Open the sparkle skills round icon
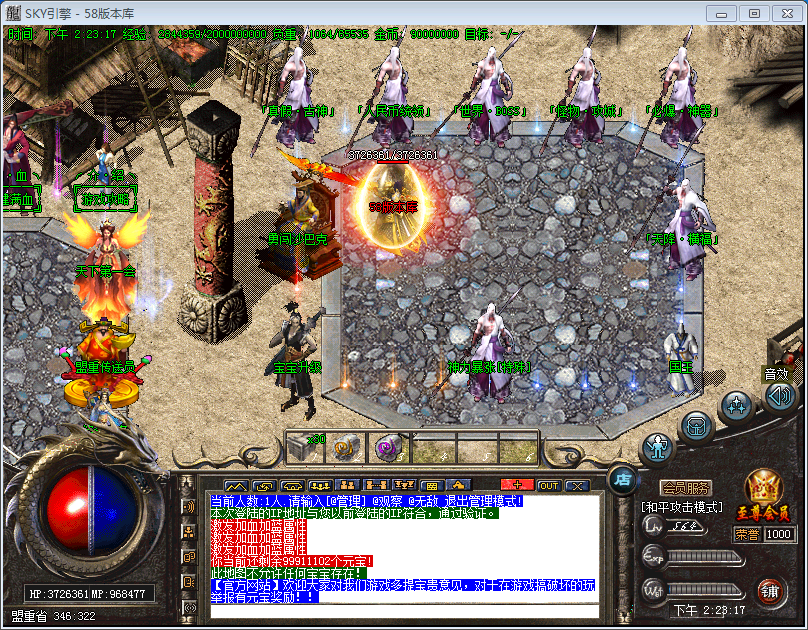 pos(736,406)
